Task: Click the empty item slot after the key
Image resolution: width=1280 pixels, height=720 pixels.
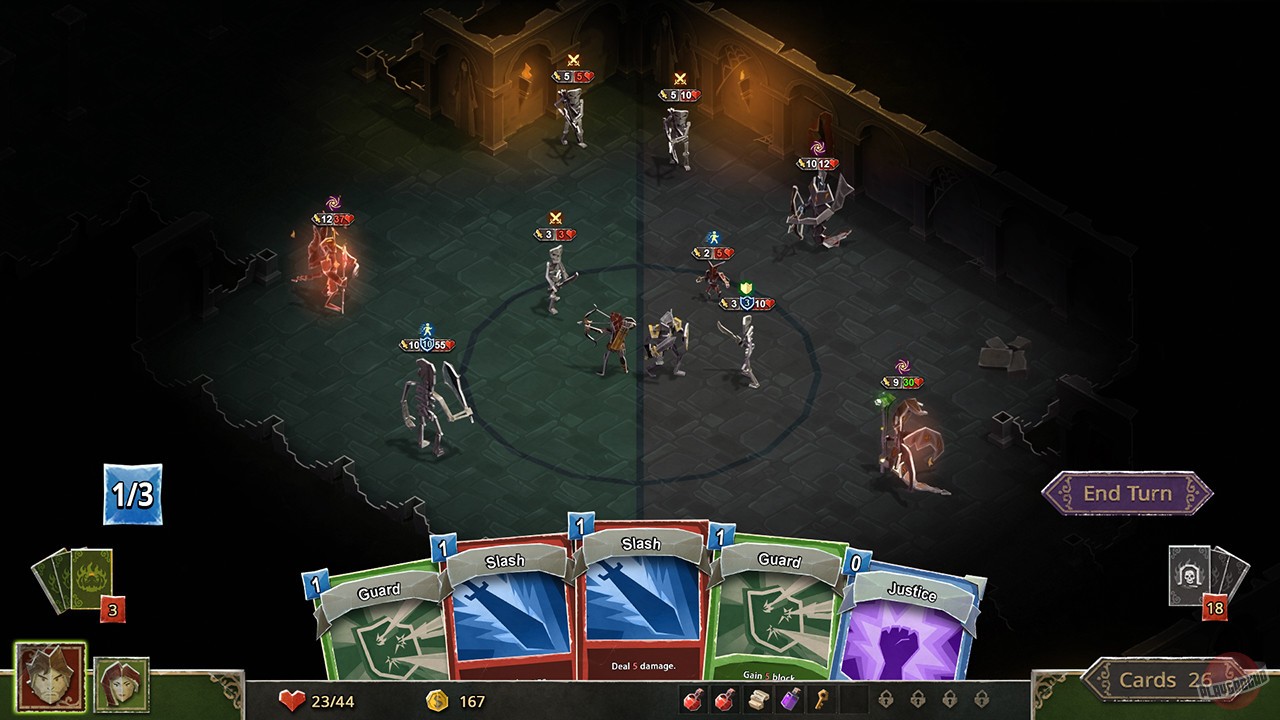Action: pos(852,699)
